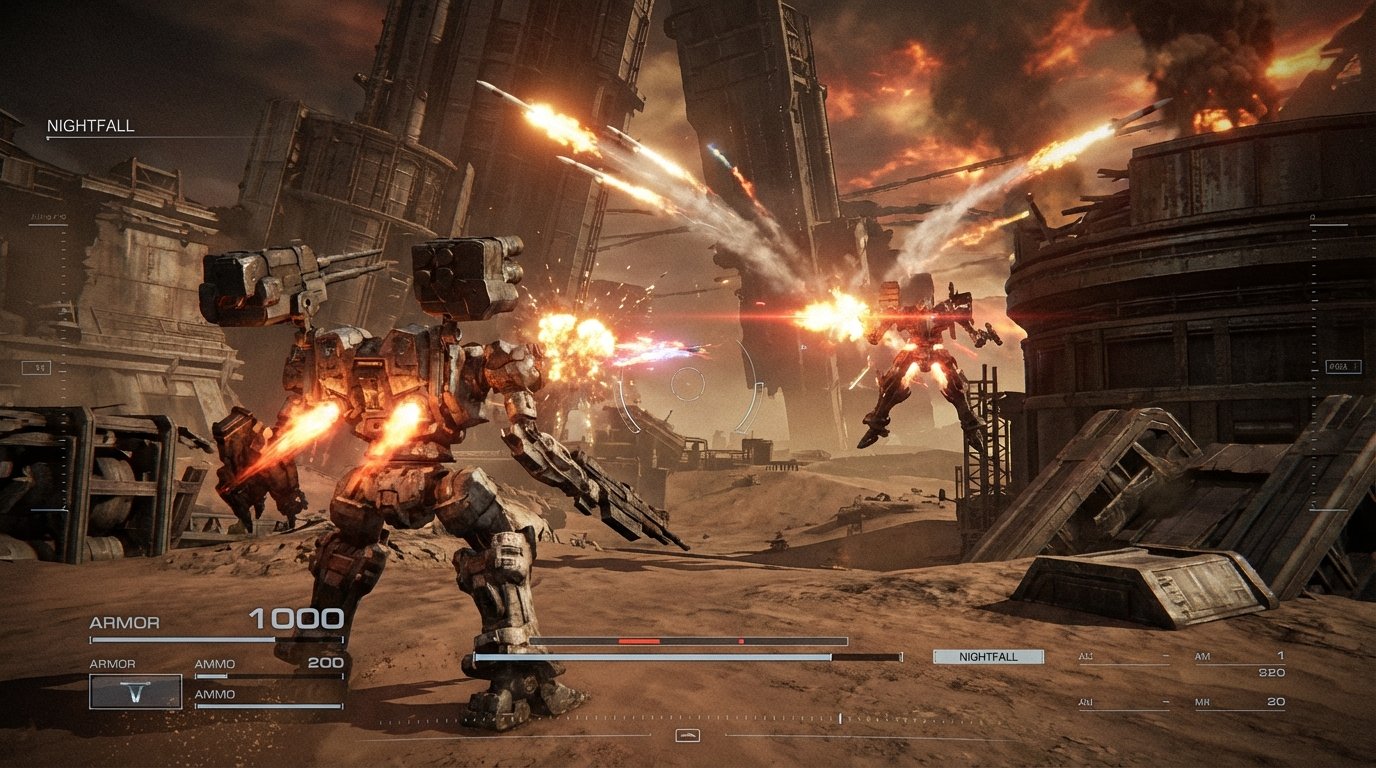Expand the secondary AMMO readout
This screenshot has height=768, width=1376.
click(215, 692)
